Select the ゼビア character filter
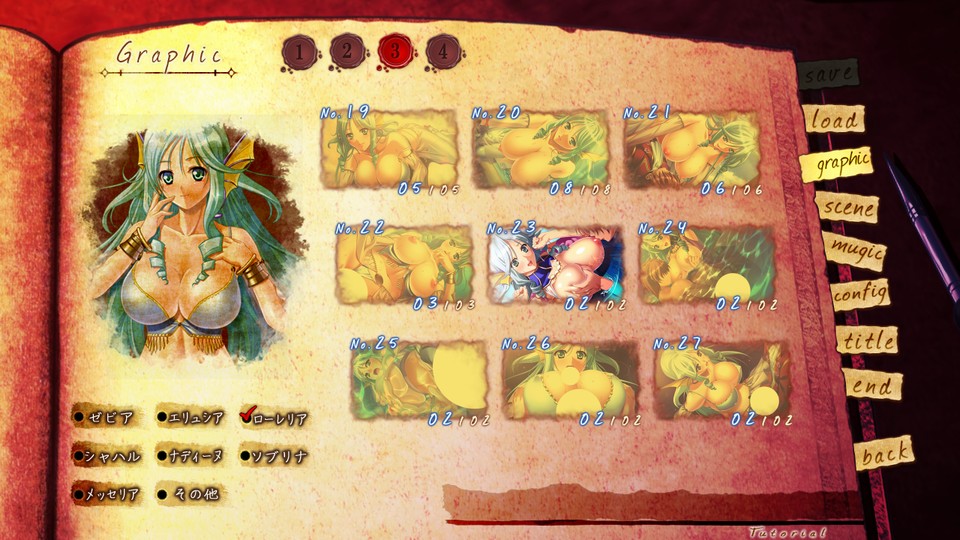 coord(104,417)
